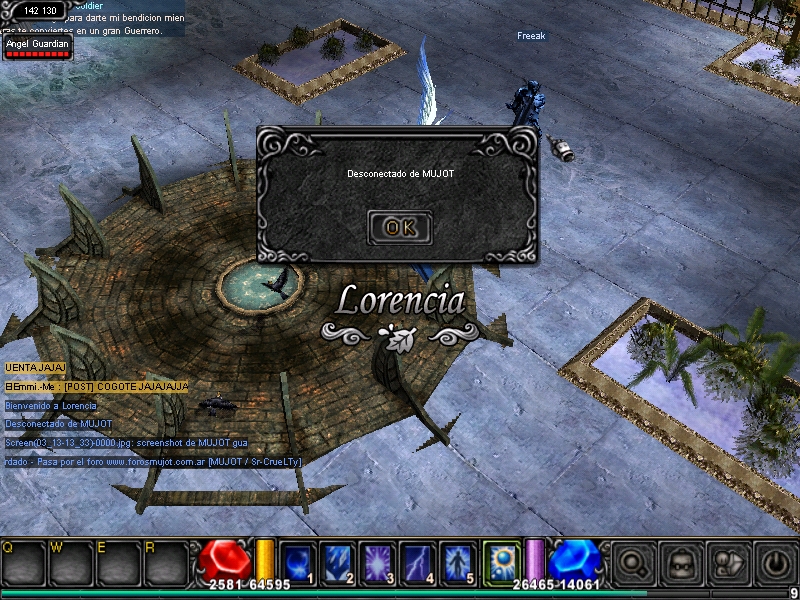Use the skill in hotbar slot 2
Viewport: 800px width, 600px height.
tap(338, 561)
